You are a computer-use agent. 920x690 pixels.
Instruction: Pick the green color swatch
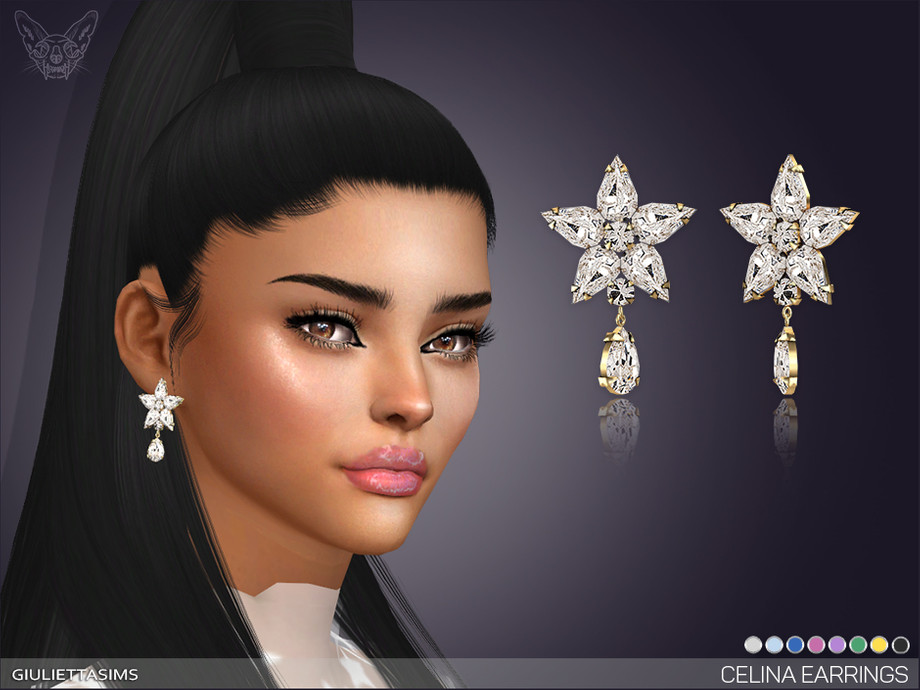[858, 645]
